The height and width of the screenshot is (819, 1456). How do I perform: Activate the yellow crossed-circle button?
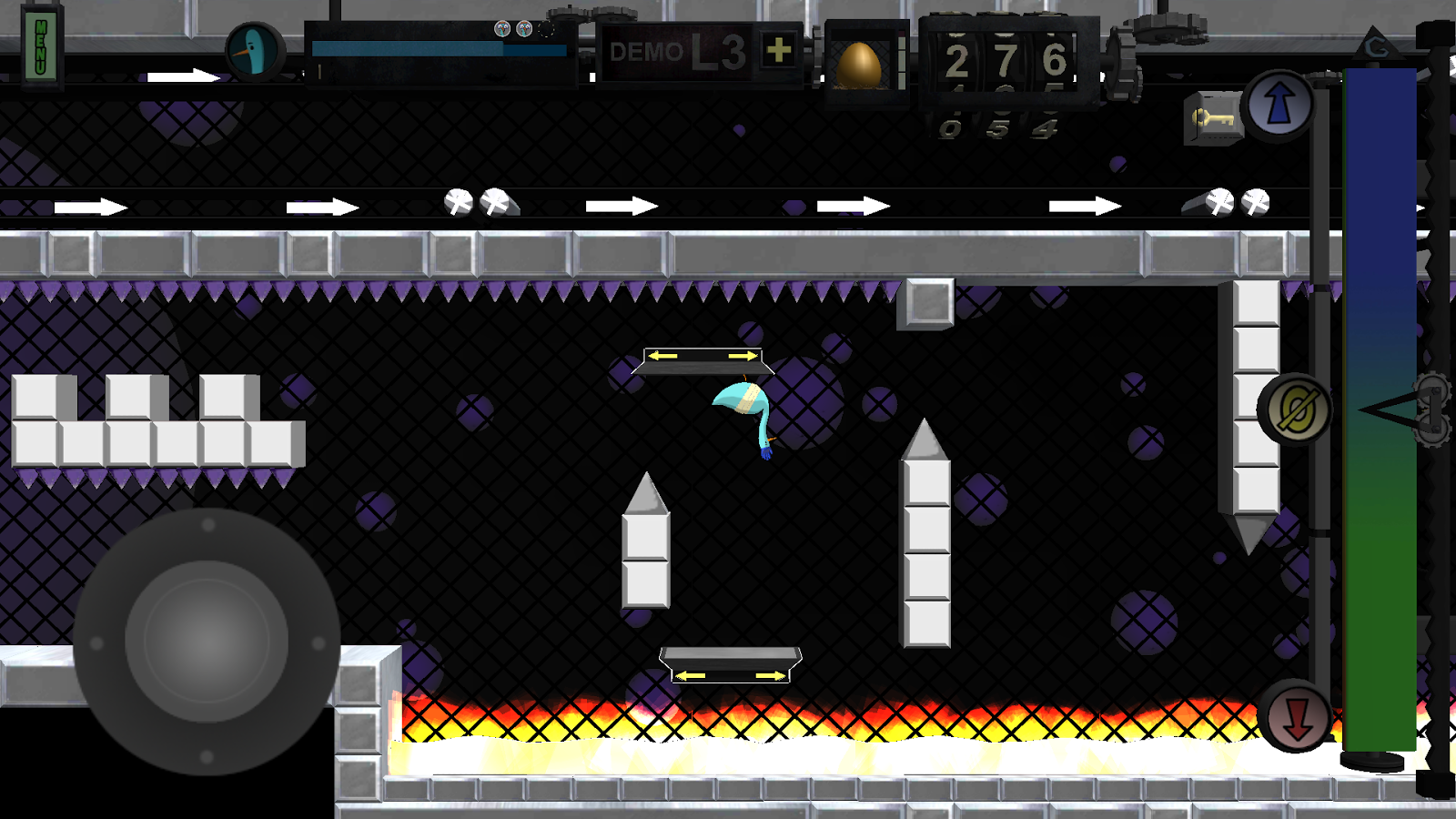1294,409
